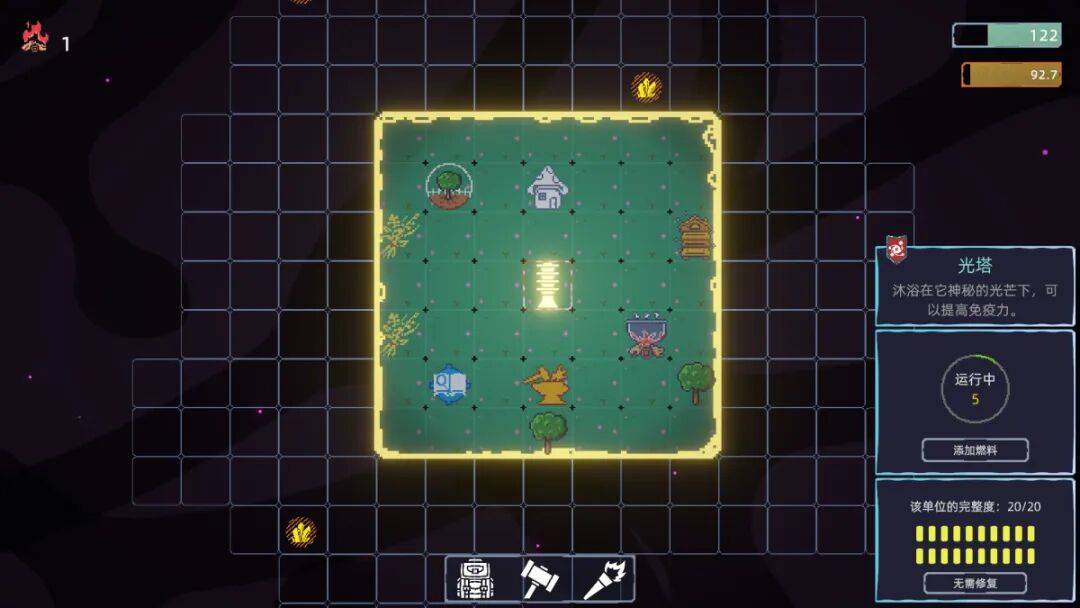
Task: Click the 无需修复 repair button
Action: tap(974, 582)
